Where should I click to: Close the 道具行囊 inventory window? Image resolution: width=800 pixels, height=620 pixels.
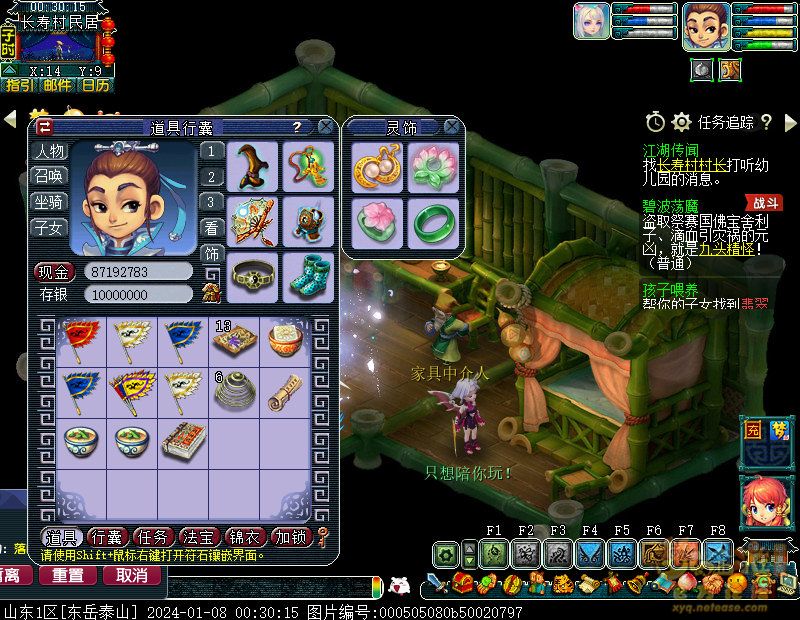pos(325,127)
